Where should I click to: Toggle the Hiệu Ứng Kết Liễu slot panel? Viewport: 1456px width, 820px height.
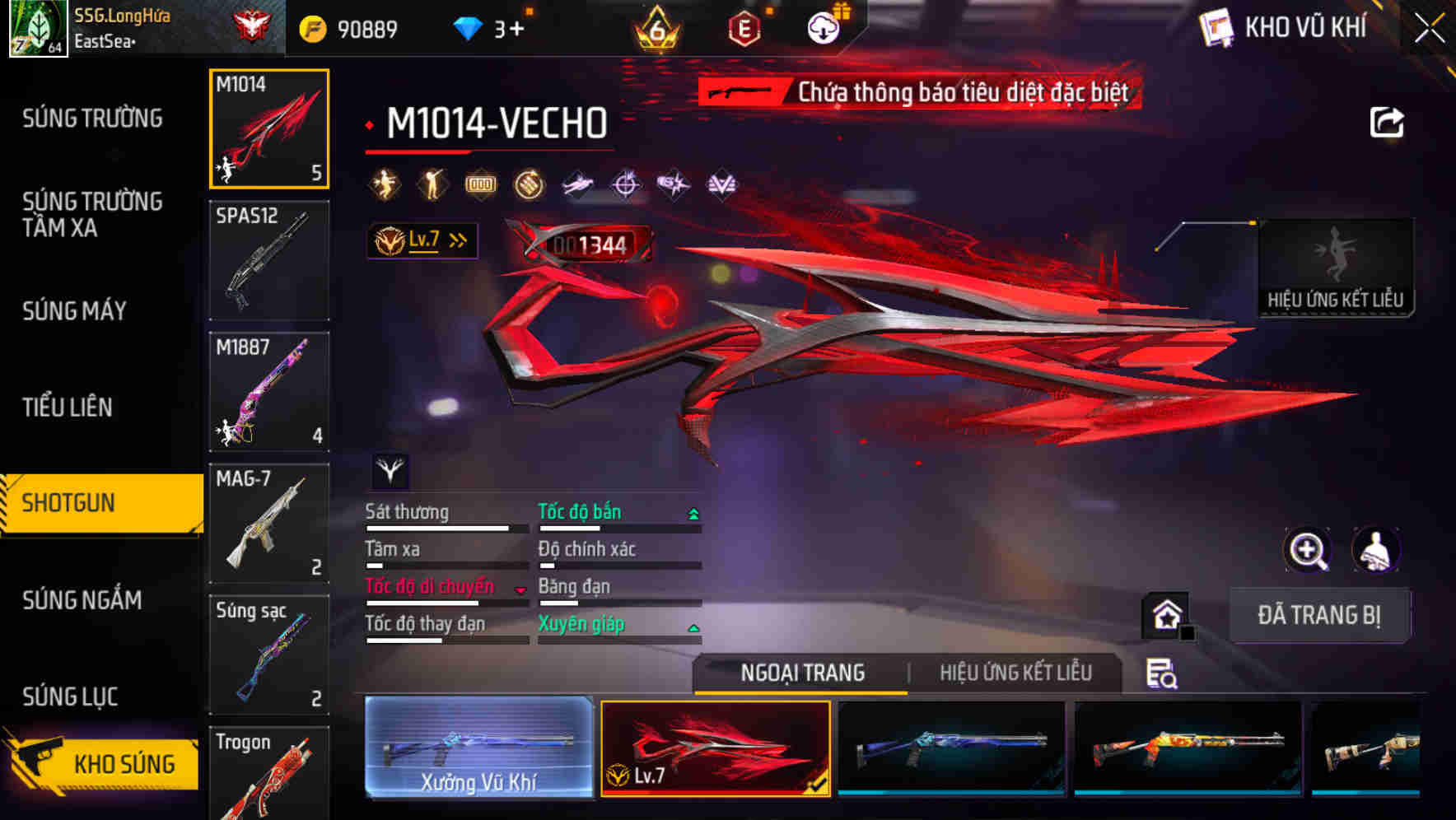tap(1337, 263)
